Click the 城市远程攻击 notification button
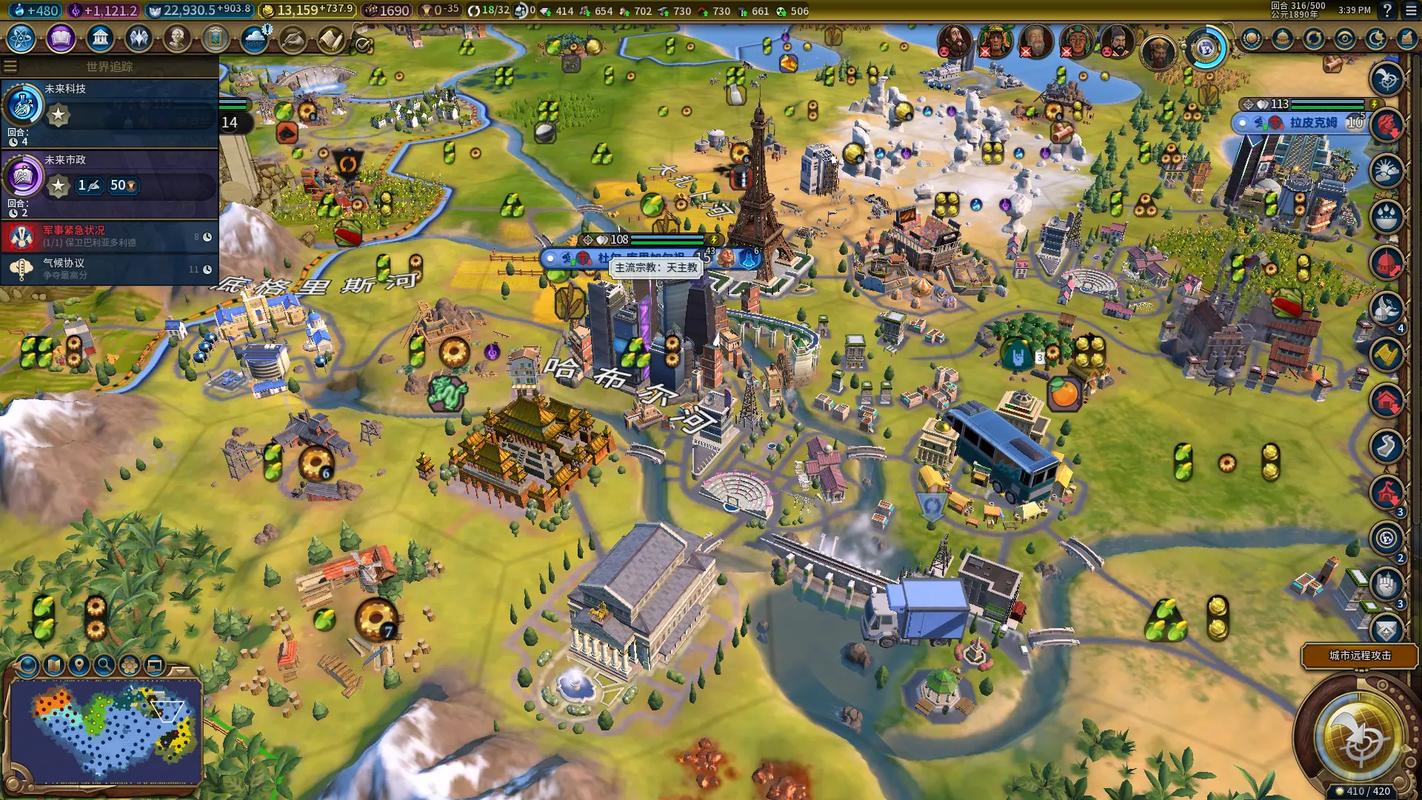Image resolution: width=1422 pixels, height=800 pixels. [1359, 656]
